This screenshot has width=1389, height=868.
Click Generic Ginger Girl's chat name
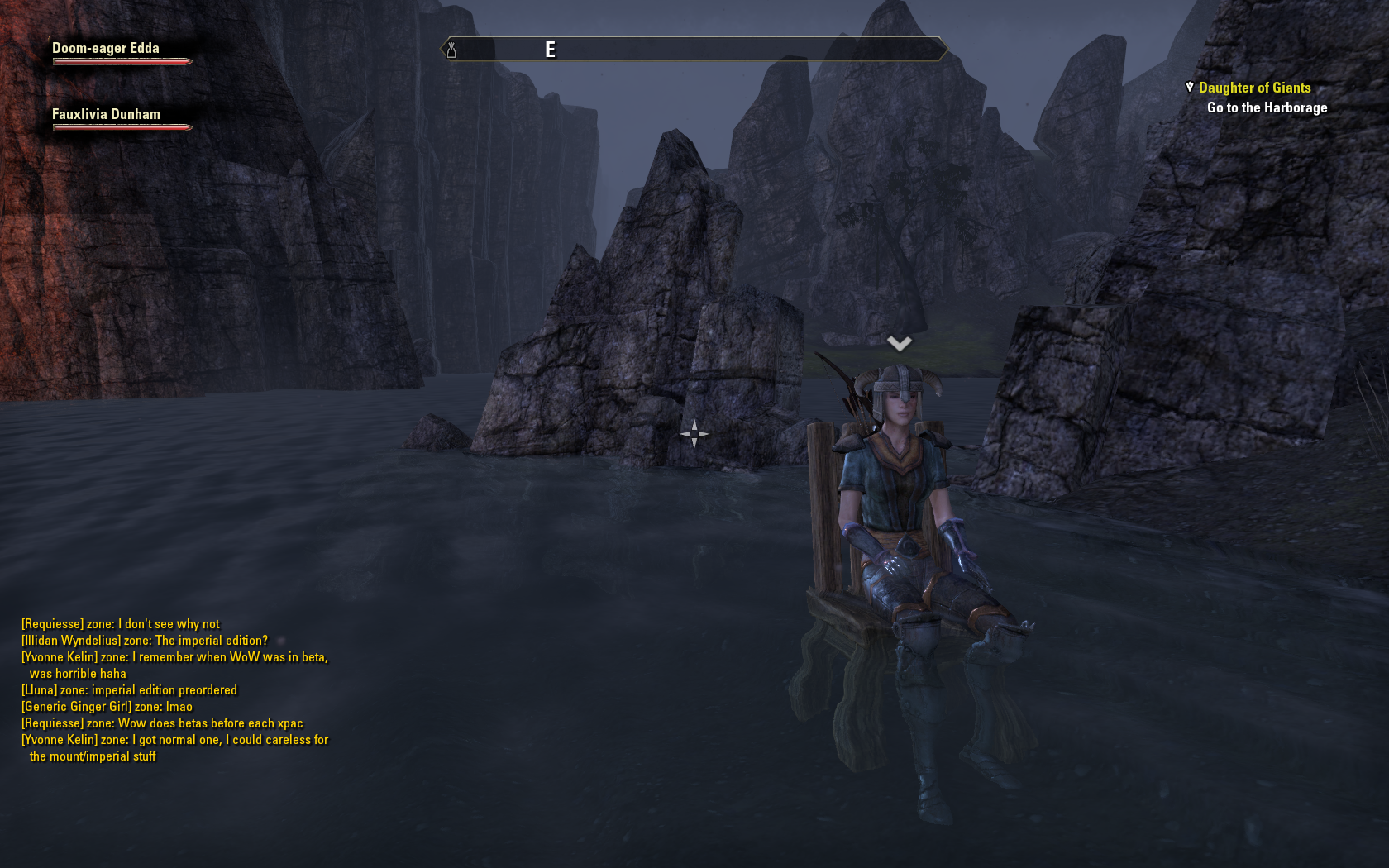point(76,707)
